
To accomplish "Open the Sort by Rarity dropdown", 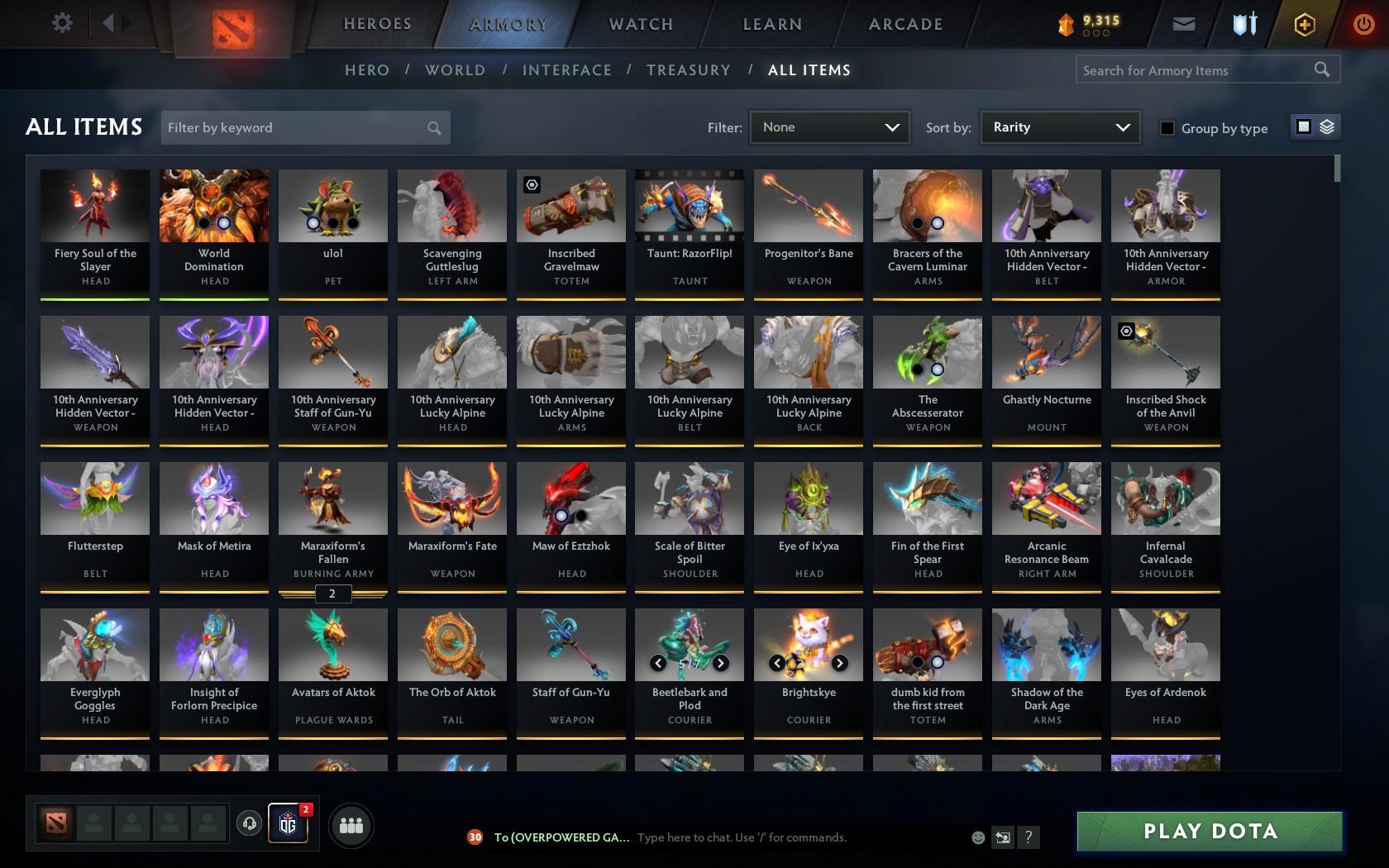I will tap(1059, 127).
